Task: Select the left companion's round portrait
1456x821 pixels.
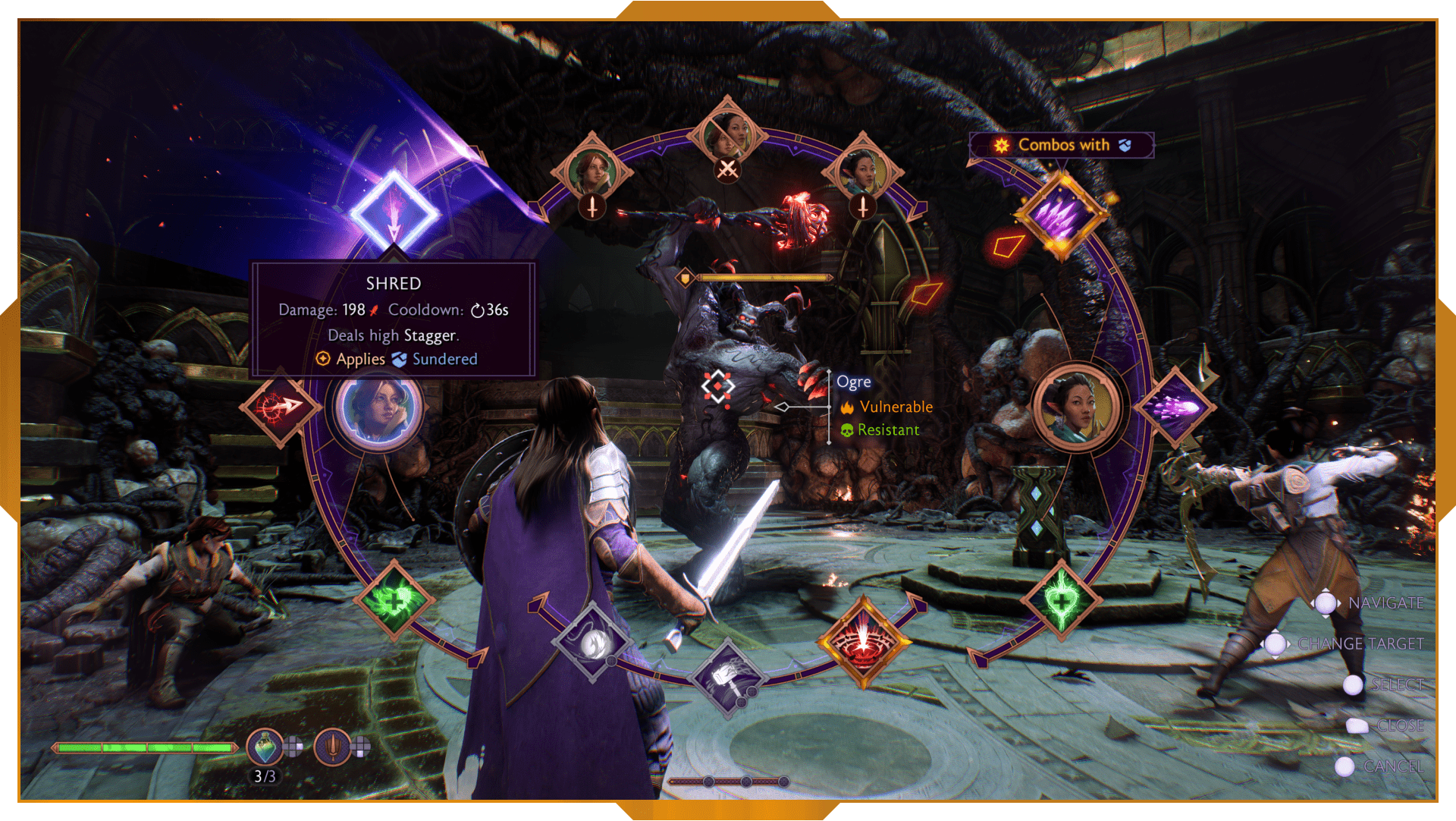Action: pyautogui.click(x=378, y=410)
